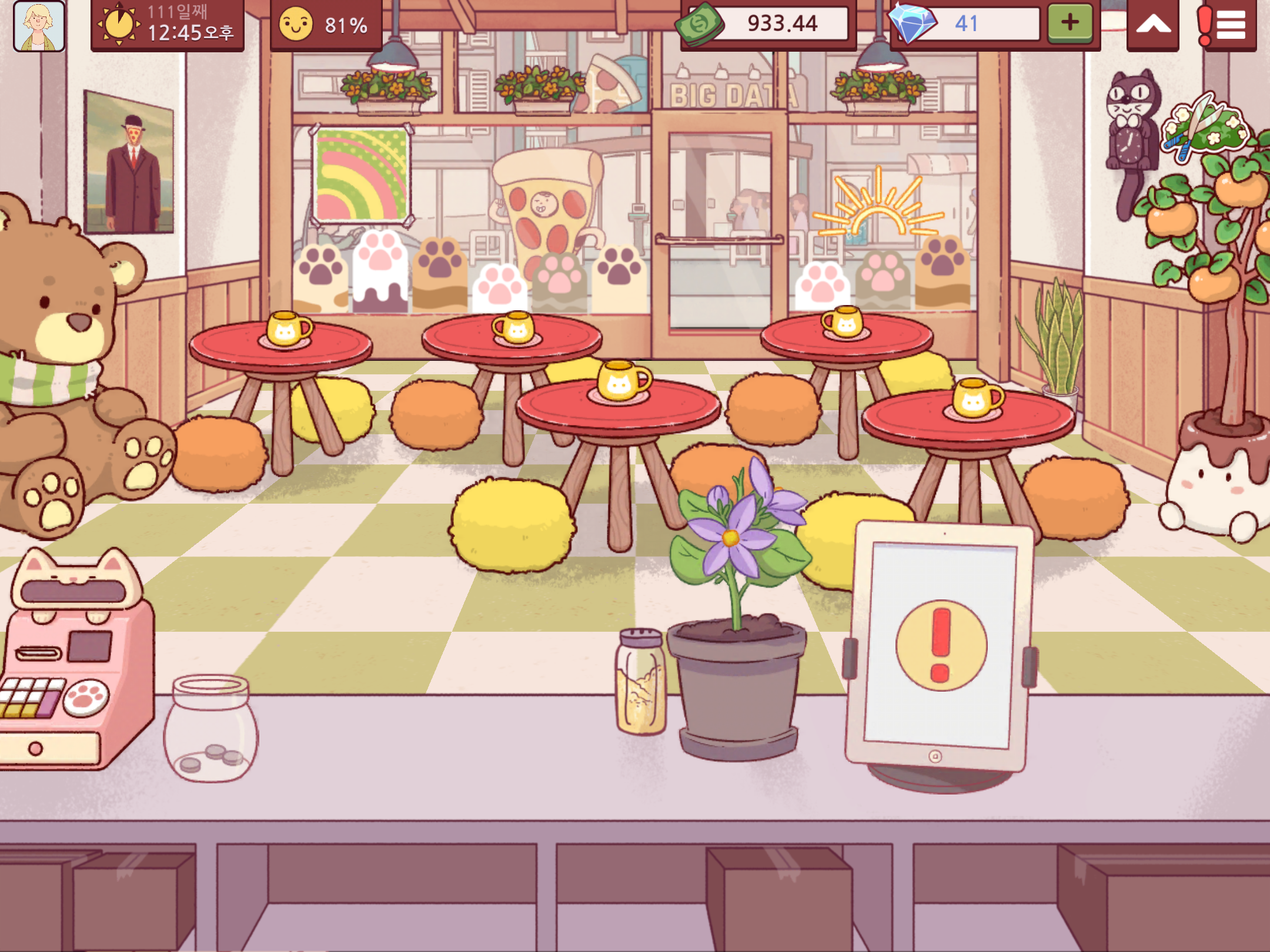Add more gems with the plus button

(1070, 24)
